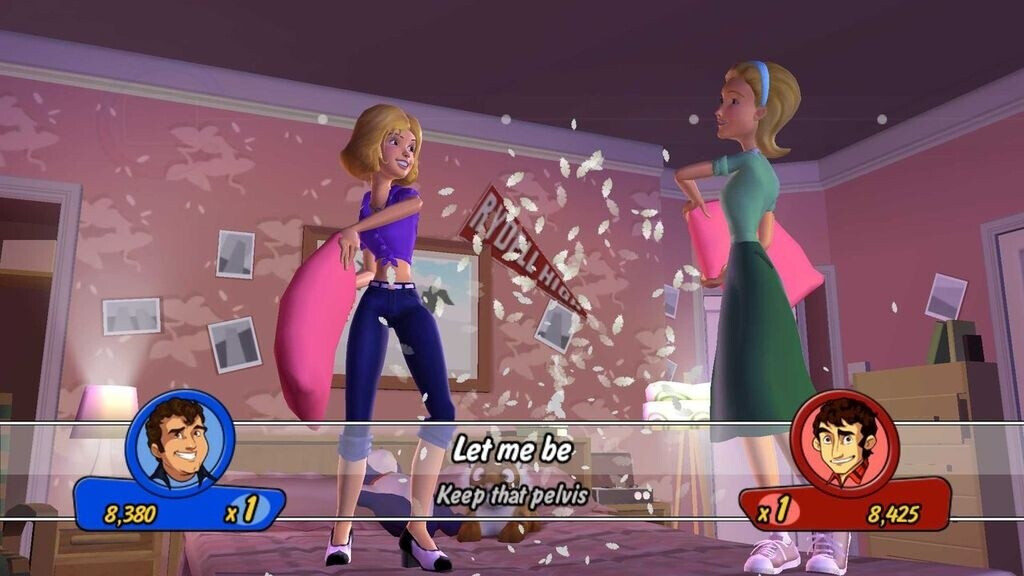This screenshot has height=576, width=1024.
Task: Select the red player's portrait
Action: click(844, 443)
